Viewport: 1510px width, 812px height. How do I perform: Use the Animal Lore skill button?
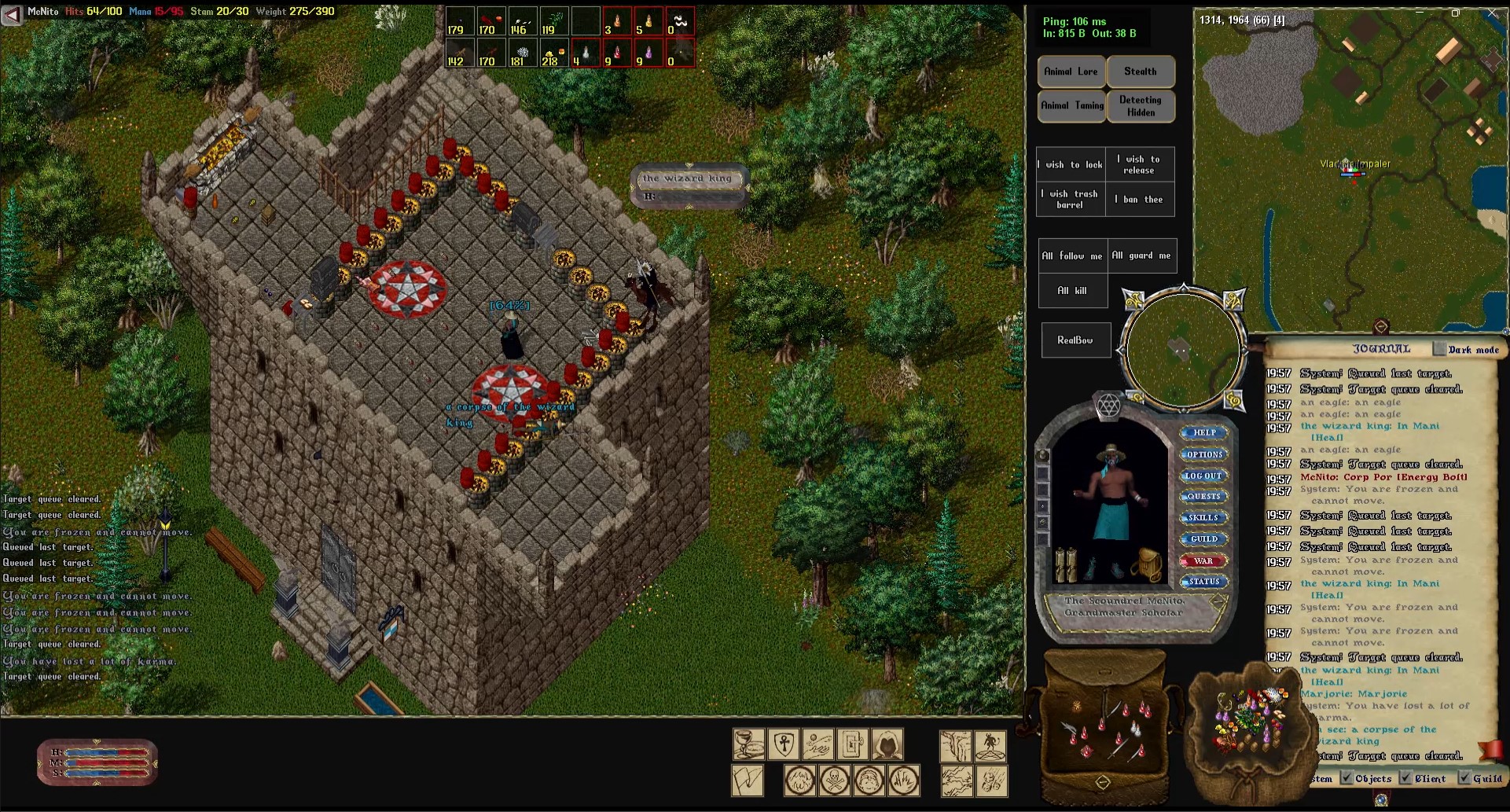[1071, 72]
